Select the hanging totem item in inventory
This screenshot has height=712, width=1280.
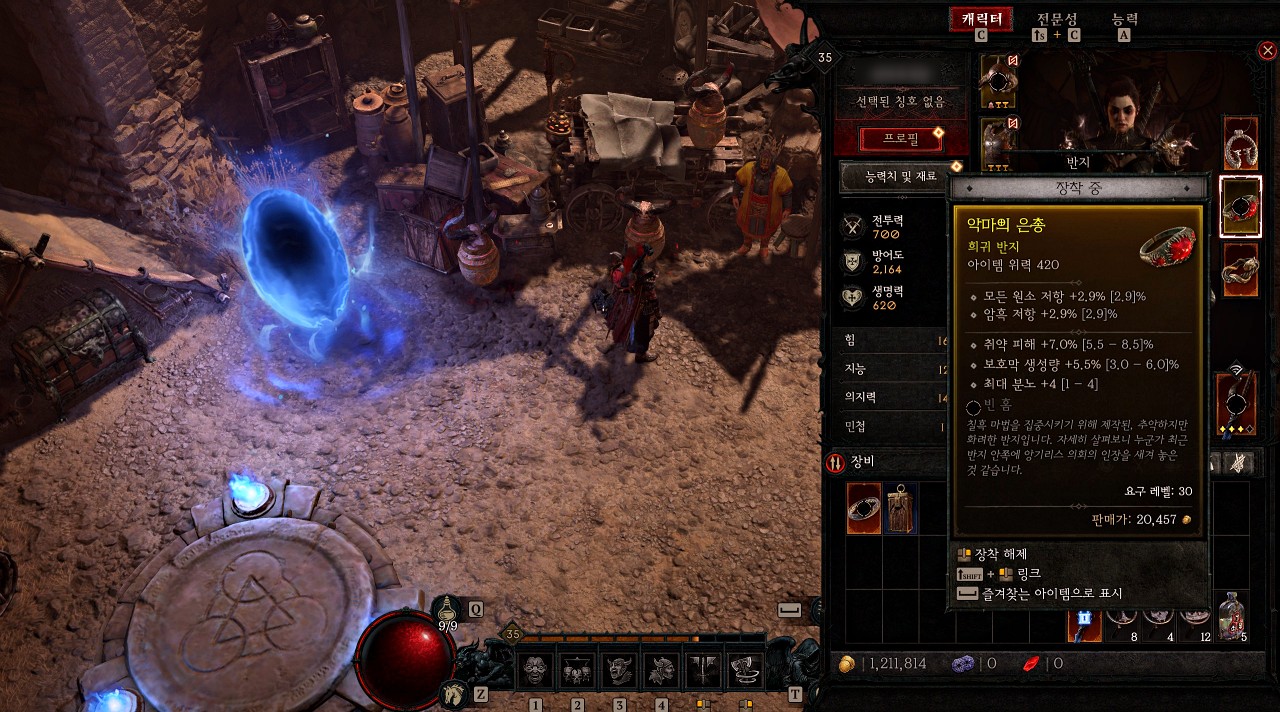point(900,508)
